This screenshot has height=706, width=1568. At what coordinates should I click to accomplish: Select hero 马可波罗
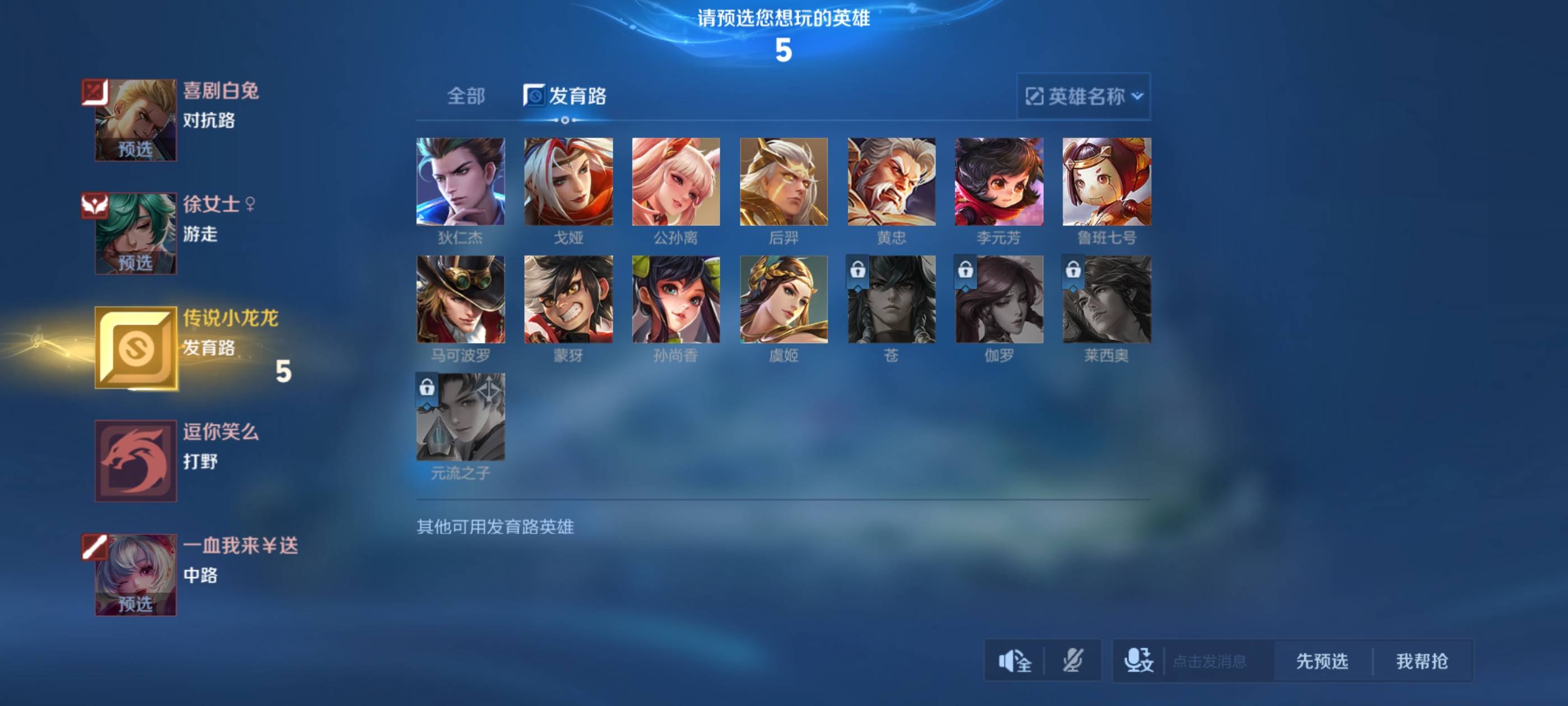(x=460, y=299)
